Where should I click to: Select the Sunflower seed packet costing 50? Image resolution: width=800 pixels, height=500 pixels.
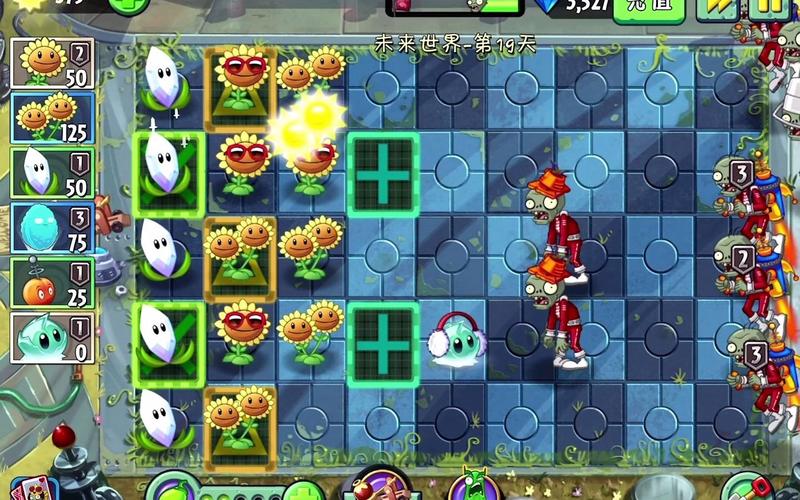tap(52, 63)
